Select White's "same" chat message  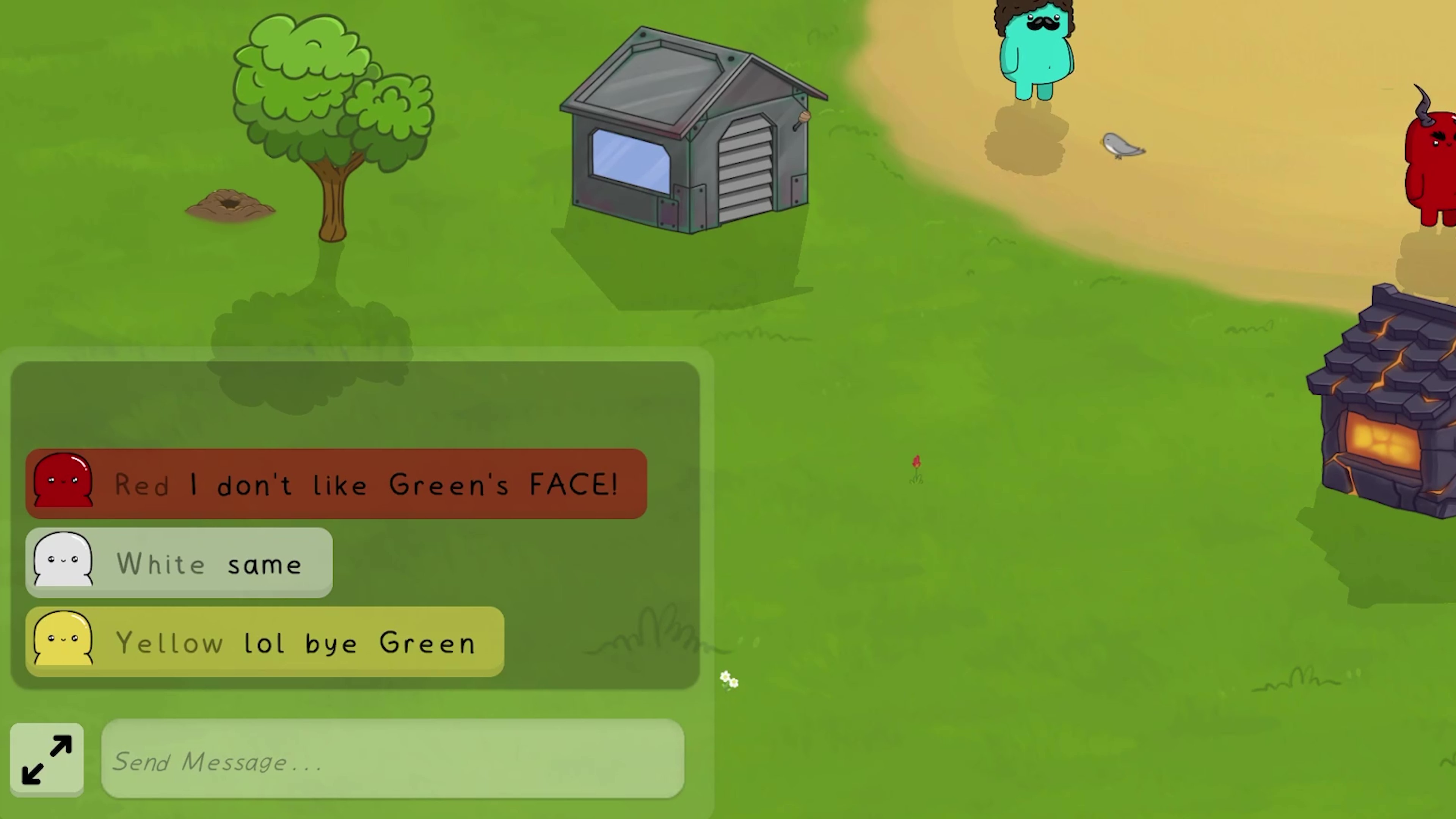[179, 563]
